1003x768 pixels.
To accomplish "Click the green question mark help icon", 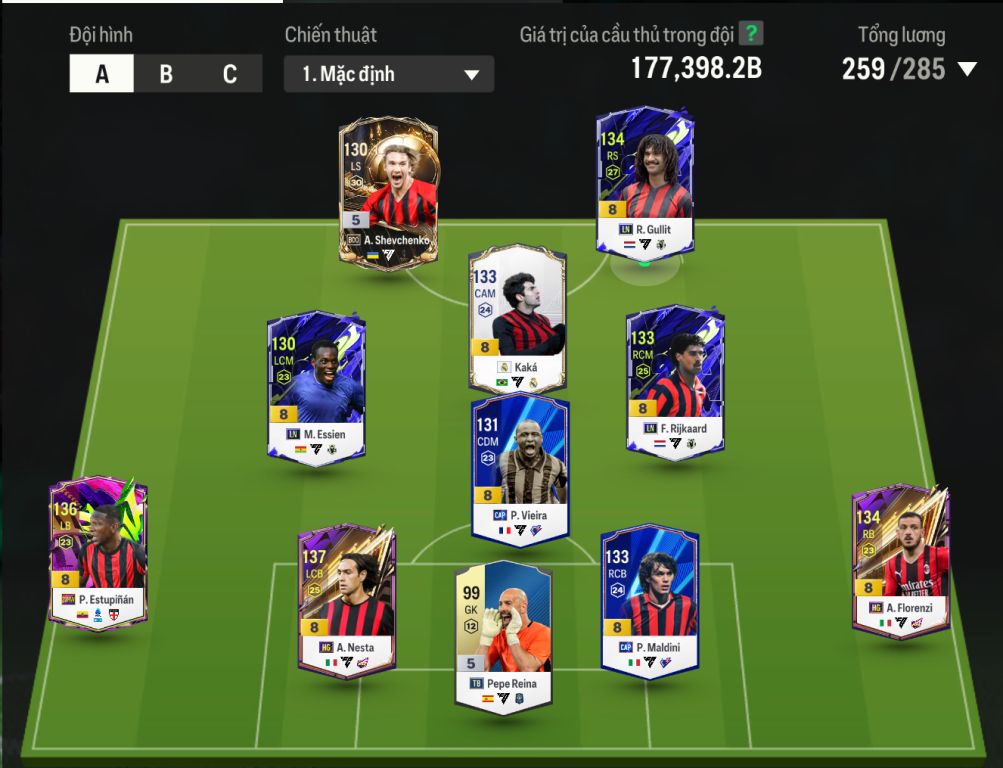I will (752, 34).
